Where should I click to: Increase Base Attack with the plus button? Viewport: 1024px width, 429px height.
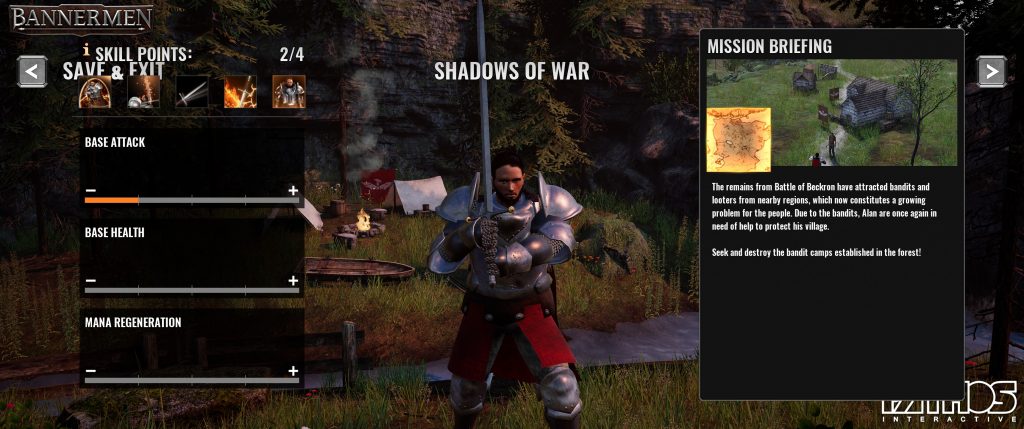point(293,190)
